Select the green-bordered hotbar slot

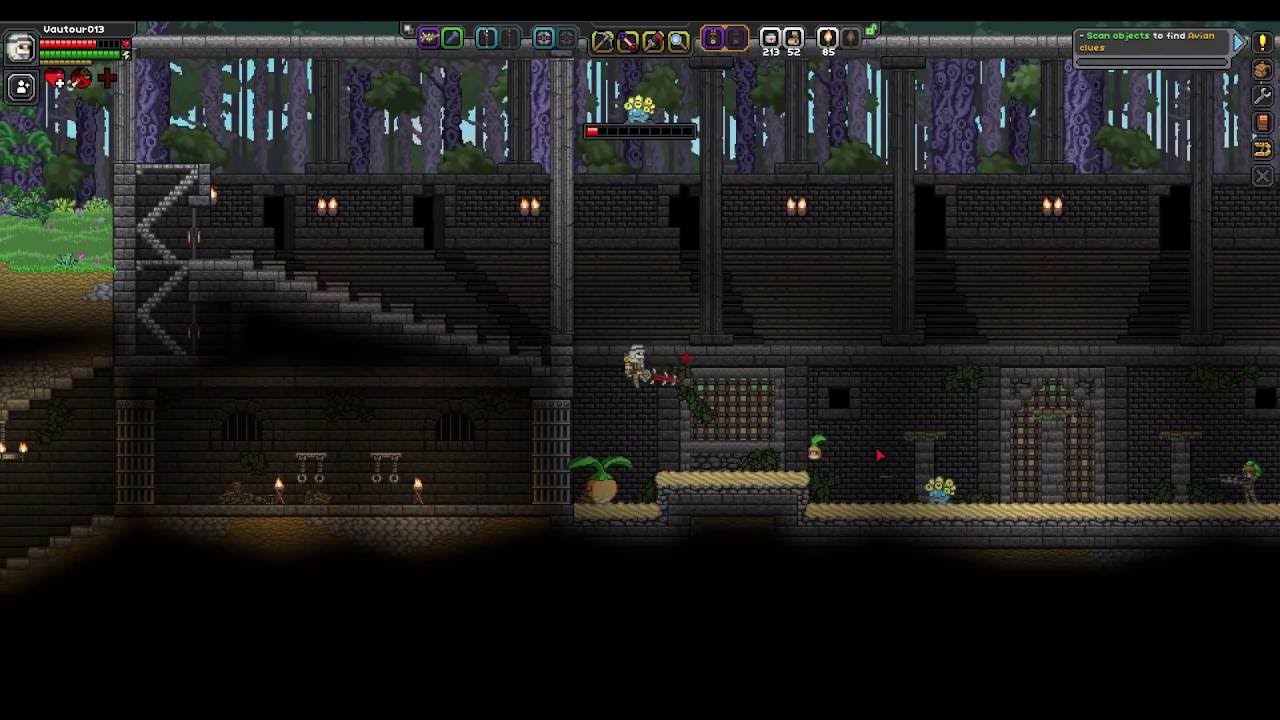point(452,39)
